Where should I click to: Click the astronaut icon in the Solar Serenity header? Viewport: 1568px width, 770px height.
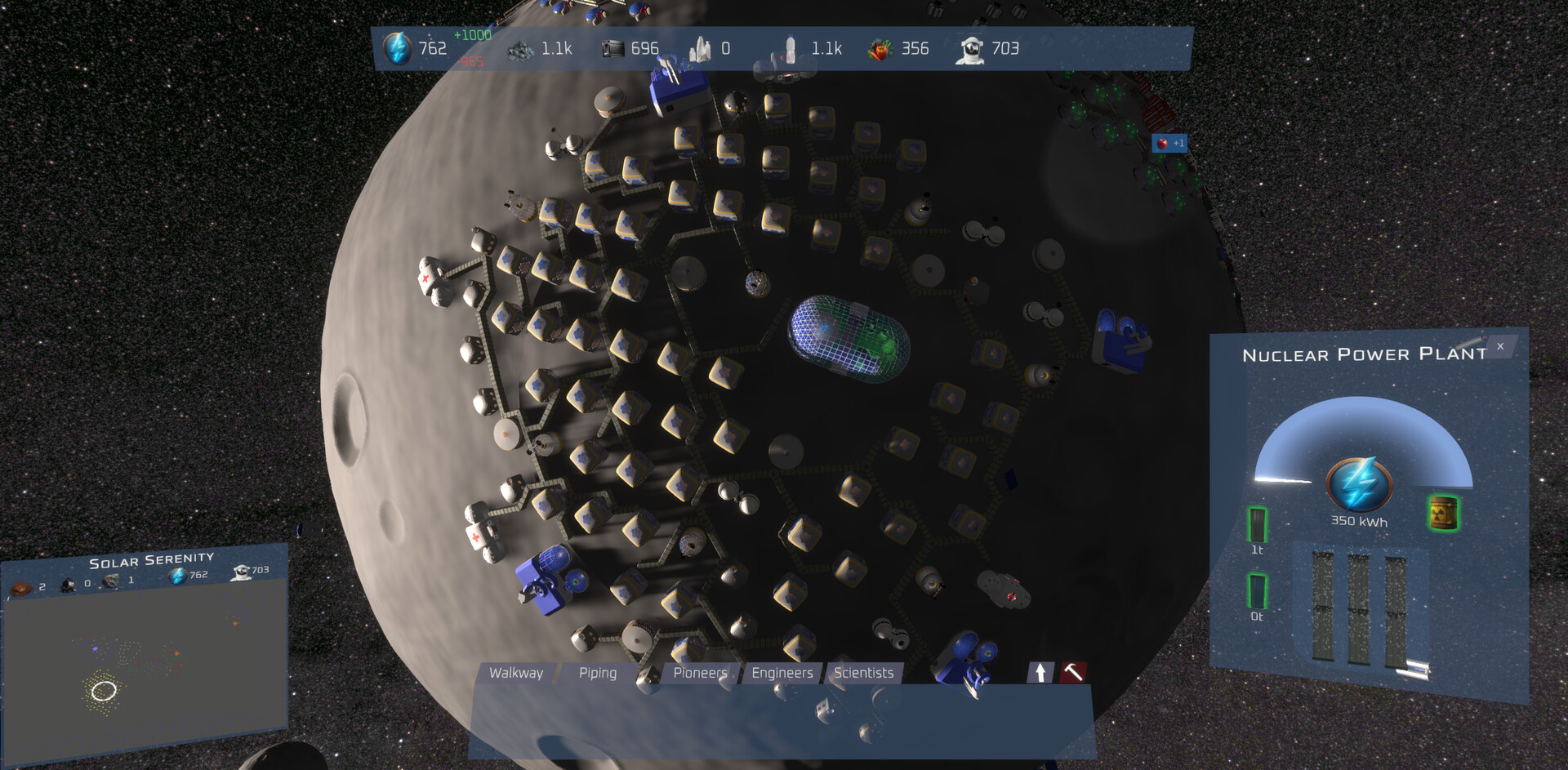pos(240,571)
